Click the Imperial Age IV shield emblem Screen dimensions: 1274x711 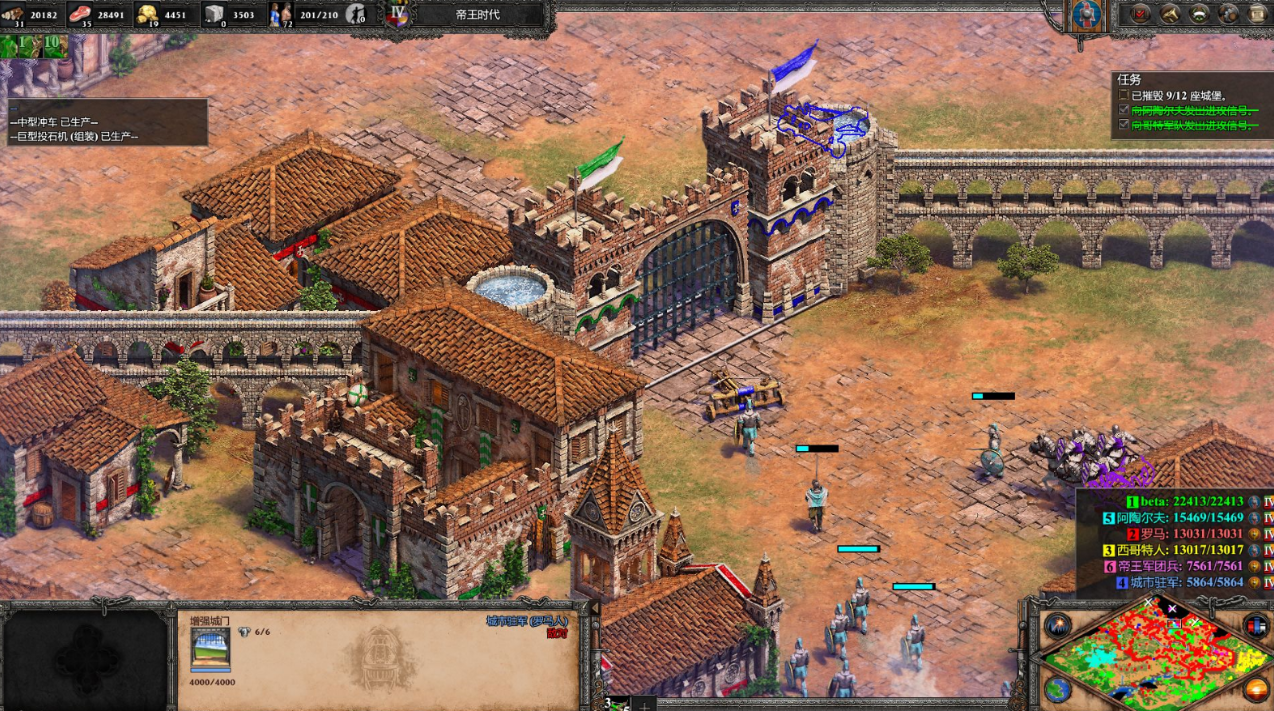[398, 14]
